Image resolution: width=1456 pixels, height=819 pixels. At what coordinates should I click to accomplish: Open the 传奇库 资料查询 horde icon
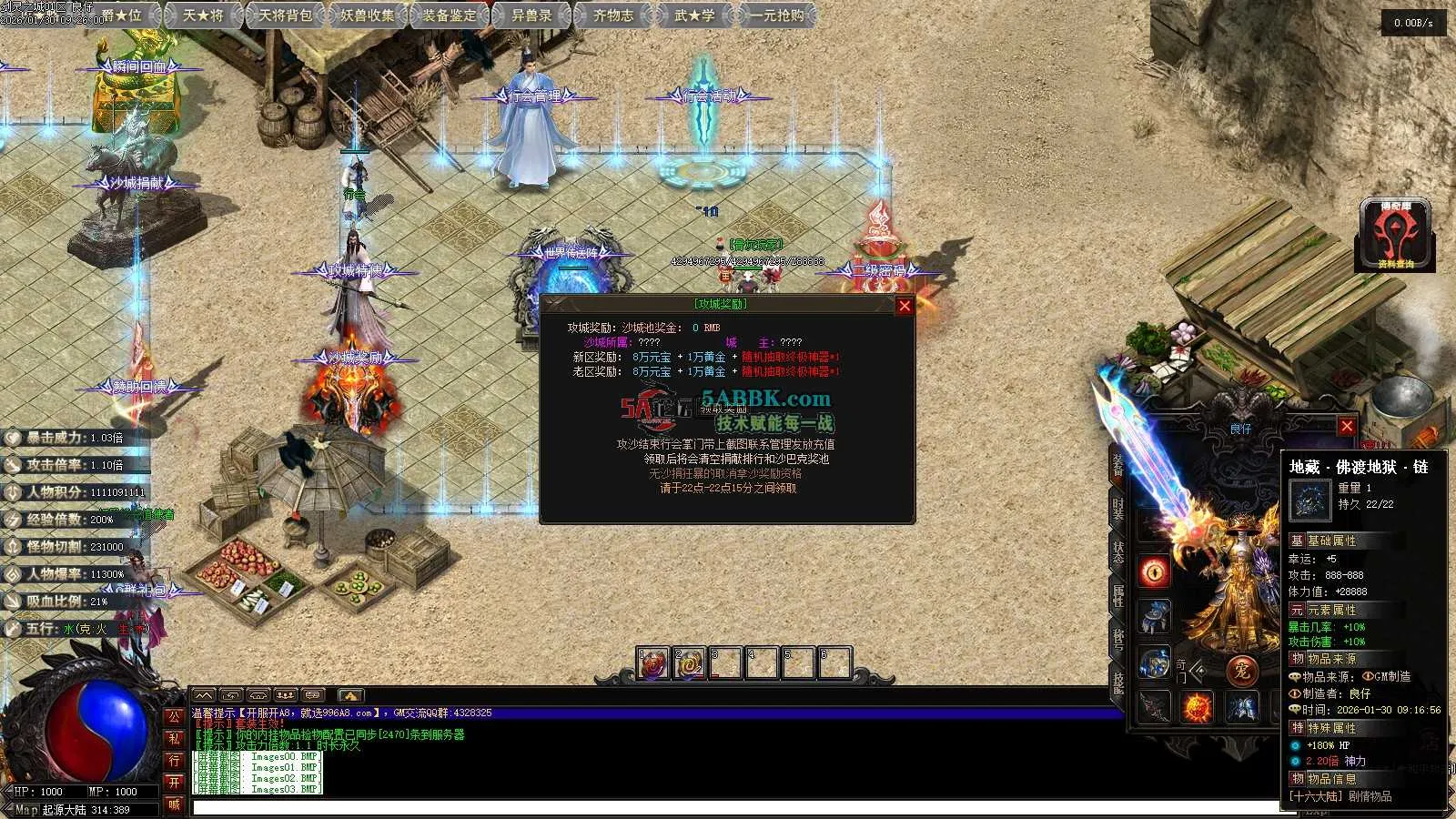pyautogui.click(x=1395, y=235)
